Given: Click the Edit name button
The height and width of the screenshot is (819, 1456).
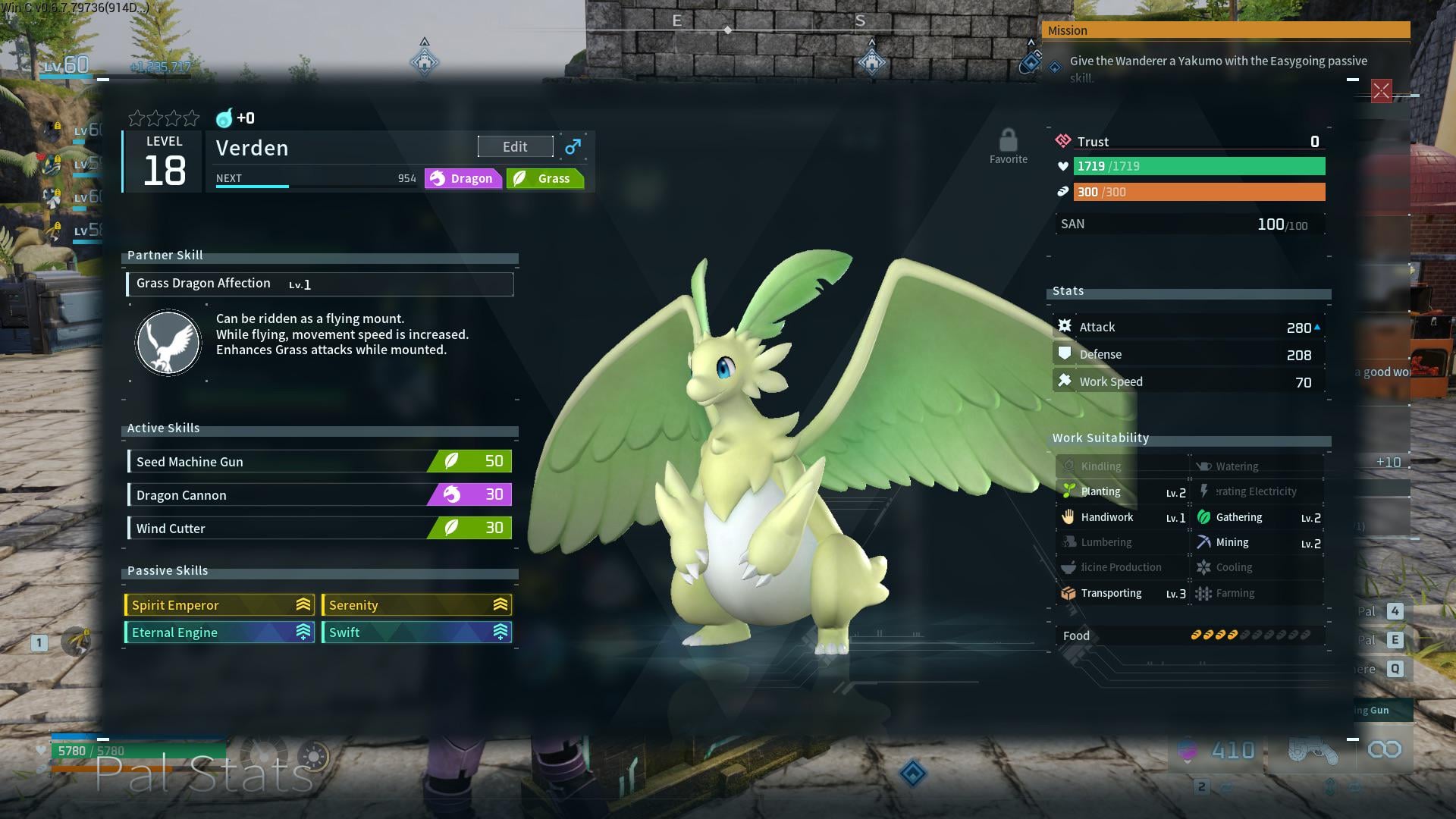Looking at the screenshot, I should click(515, 146).
